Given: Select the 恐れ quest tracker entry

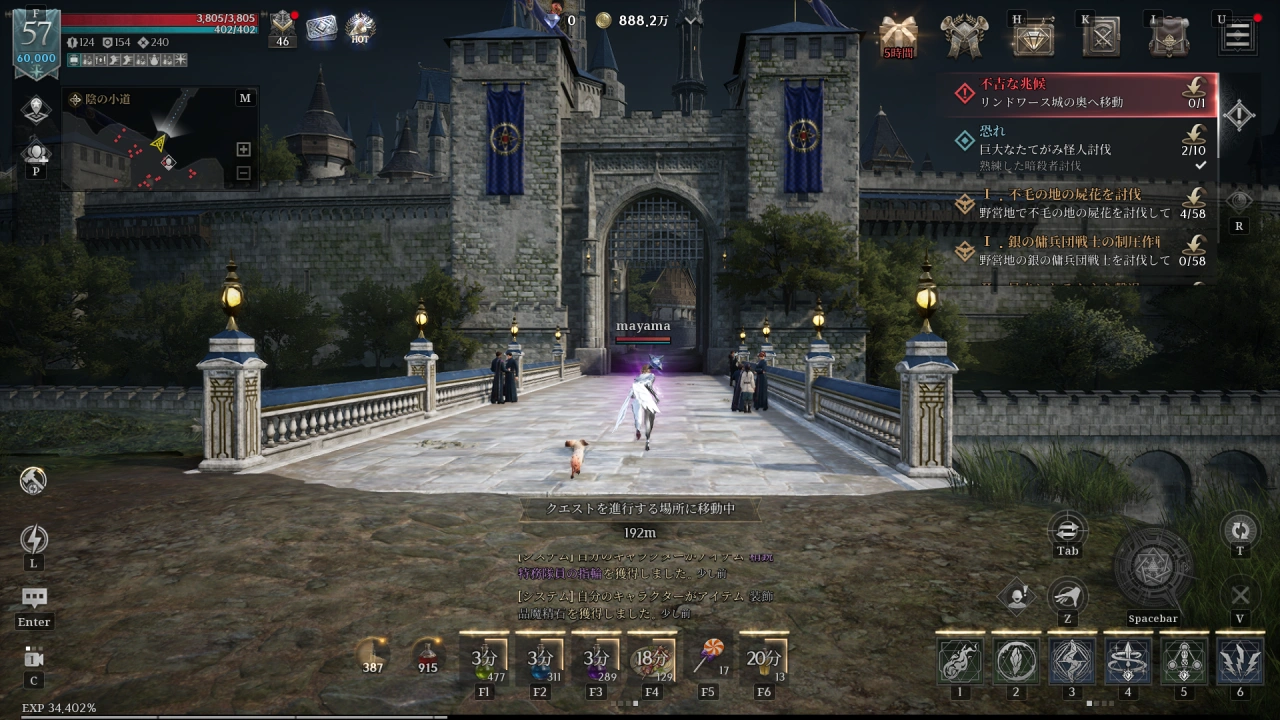Looking at the screenshot, I should coord(1080,147).
